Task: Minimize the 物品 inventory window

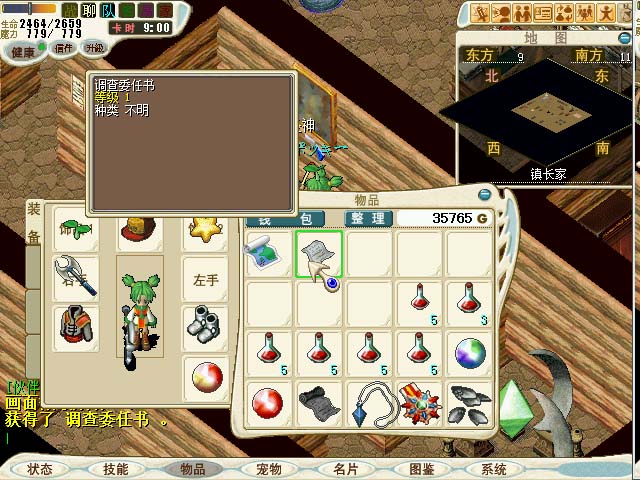Action: (485, 195)
